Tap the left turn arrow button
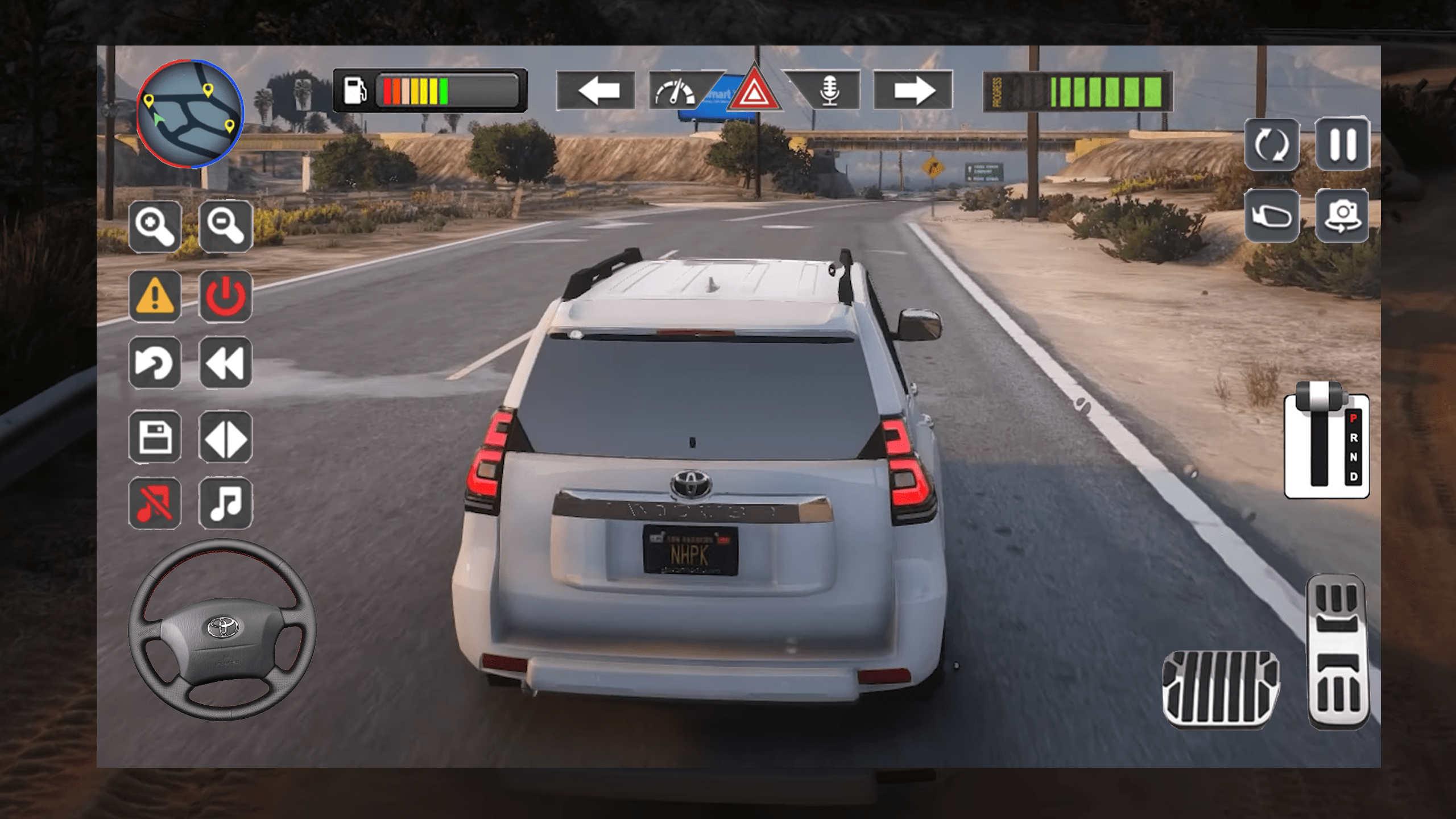Image resolution: width=1456 pixels, height=819 pixels. tap(595, 90)
